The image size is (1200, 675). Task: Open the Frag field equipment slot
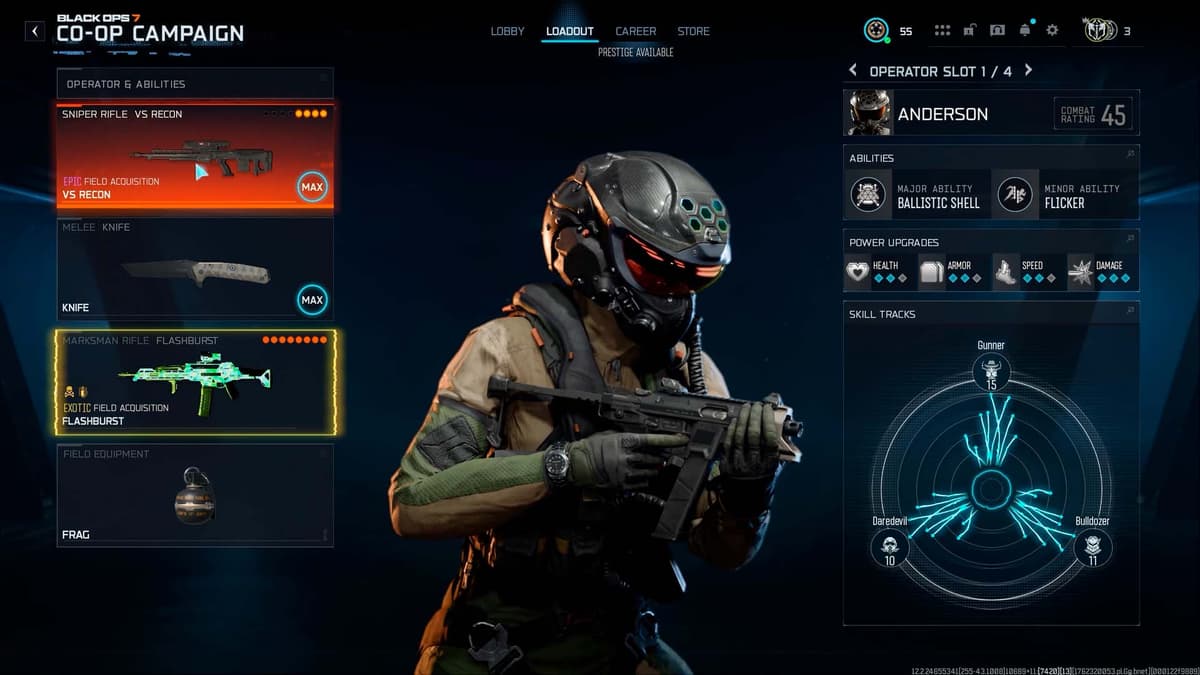pos(195,496)
